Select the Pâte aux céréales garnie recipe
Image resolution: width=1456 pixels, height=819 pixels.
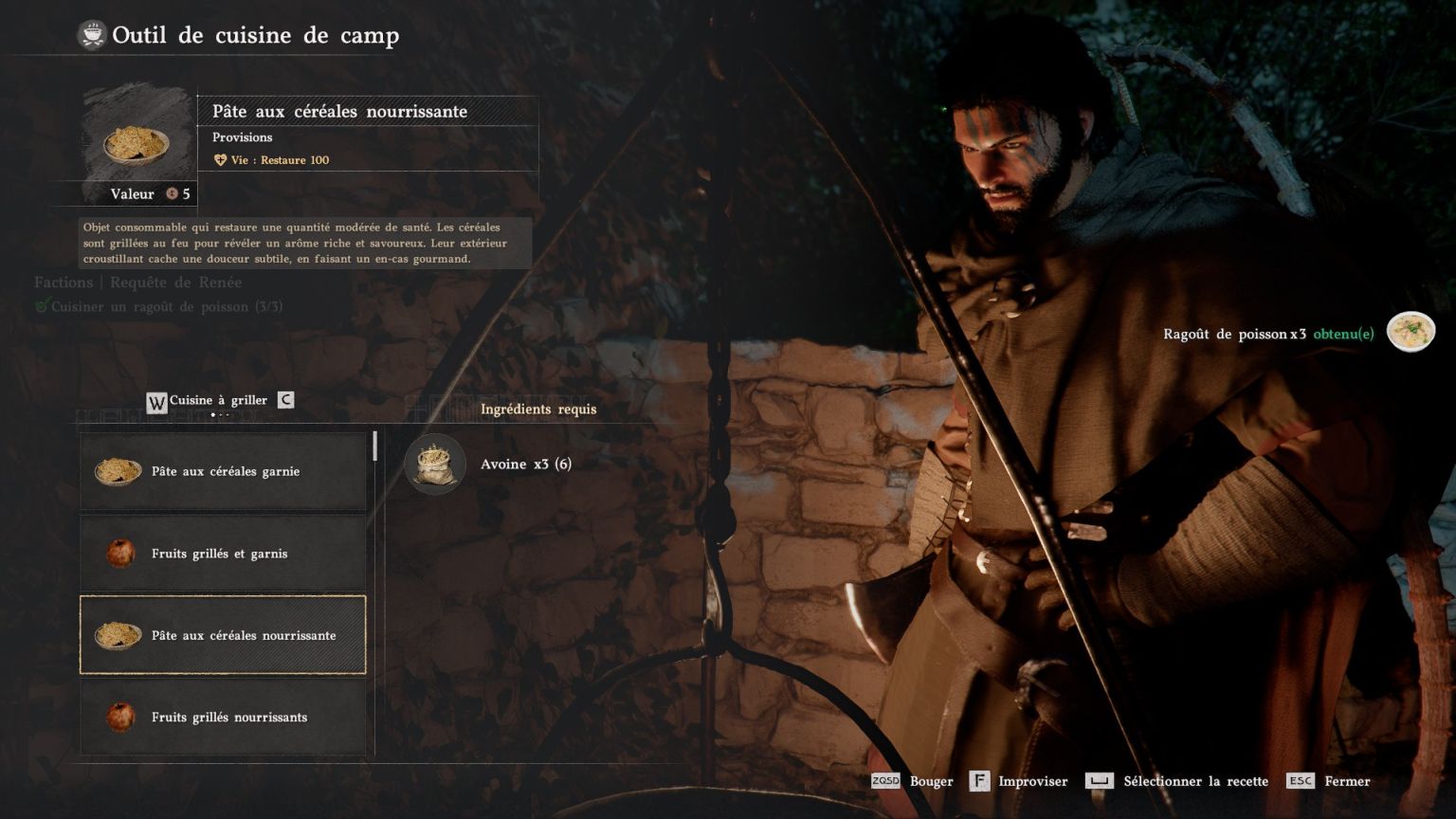coord(223,471)
